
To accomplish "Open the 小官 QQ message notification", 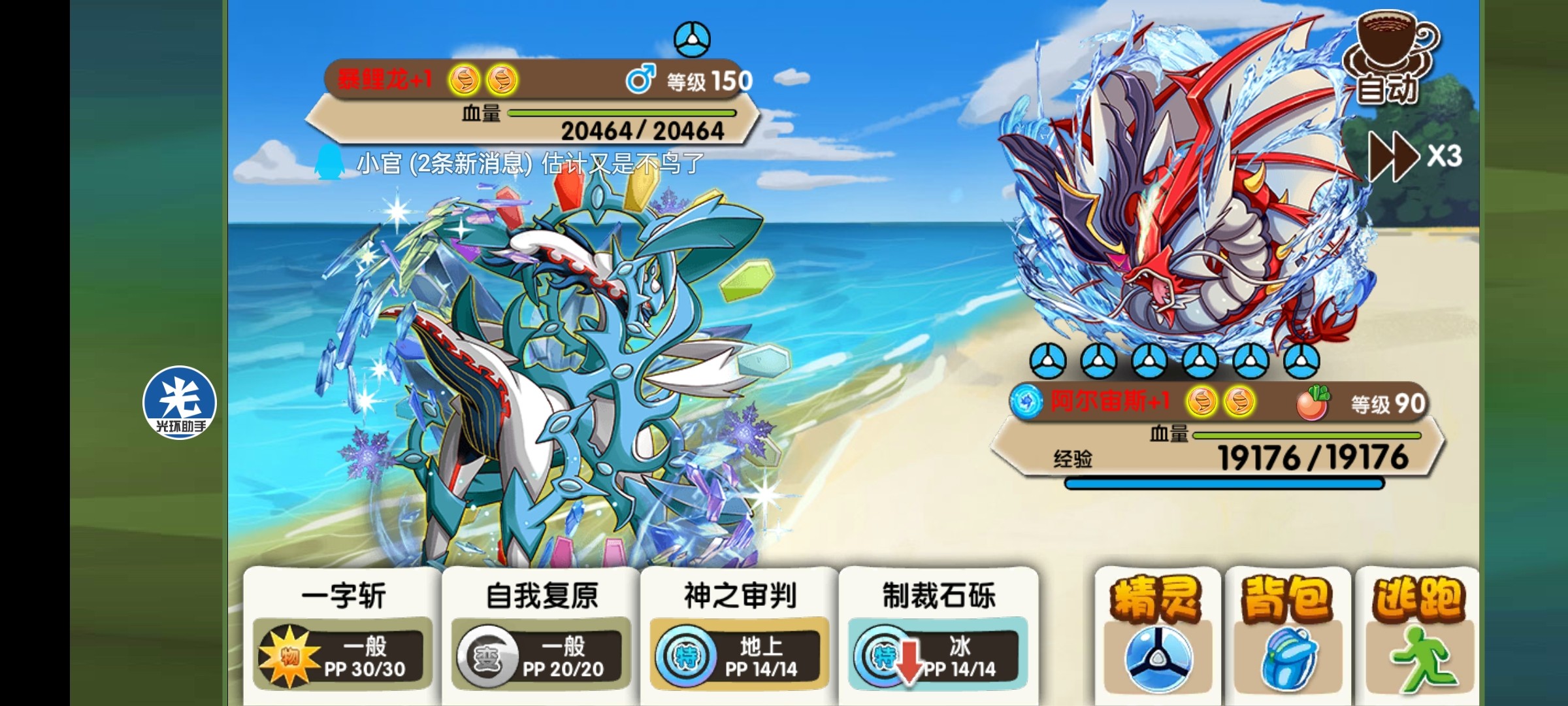I will (x=510, y=163).
